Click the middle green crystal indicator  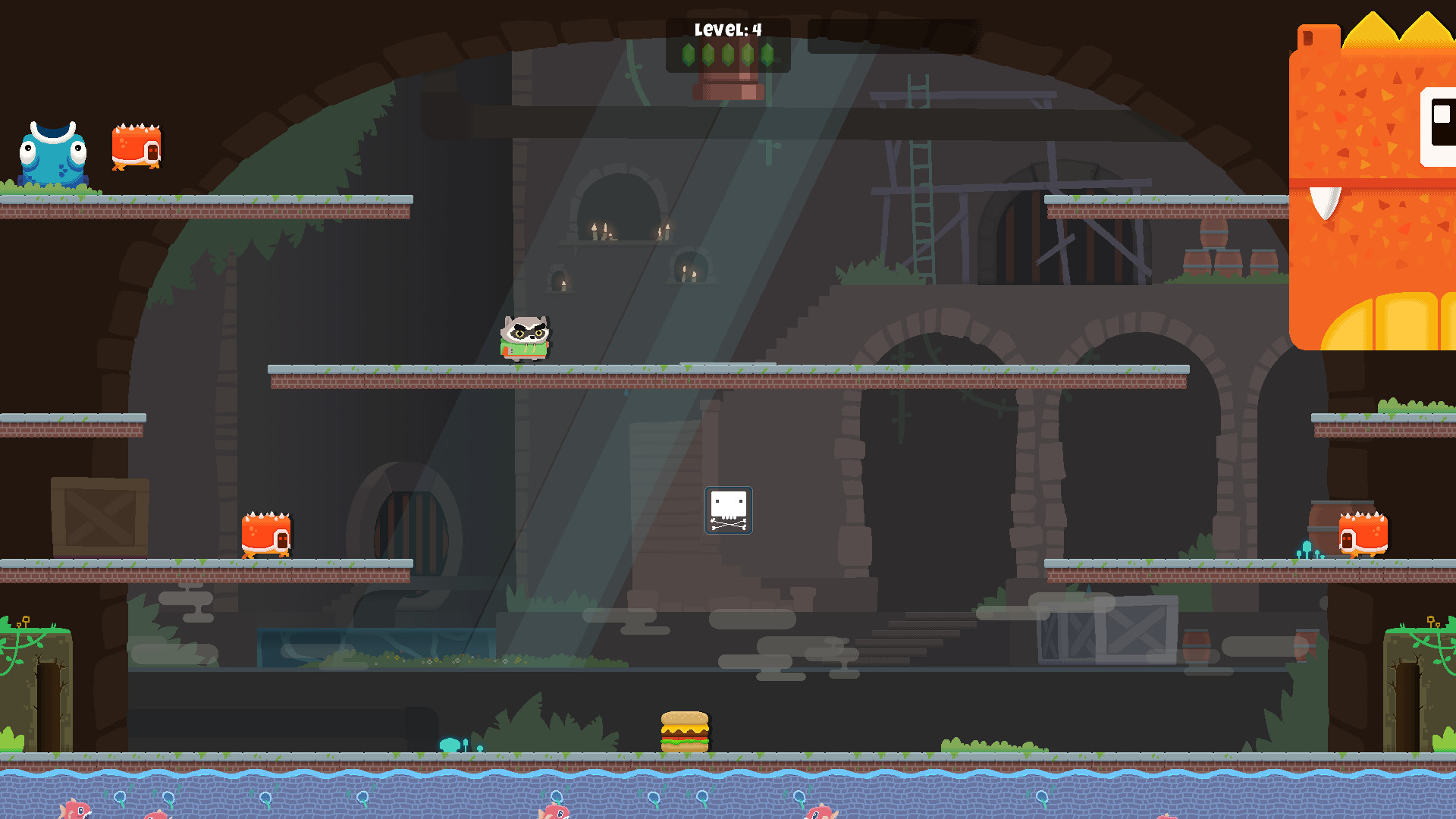coord(729,55)
